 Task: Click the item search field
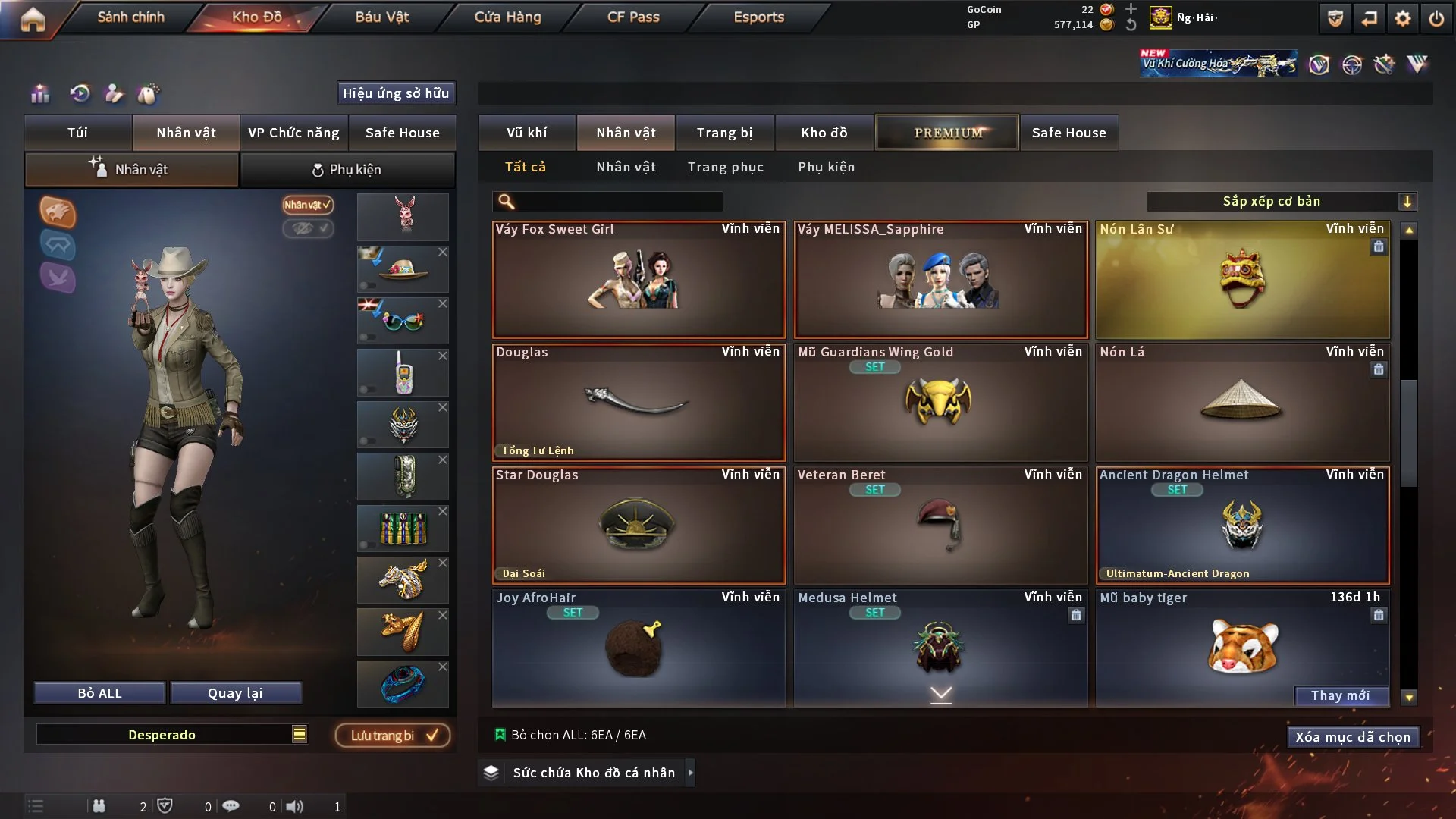[x=618, y=202]
